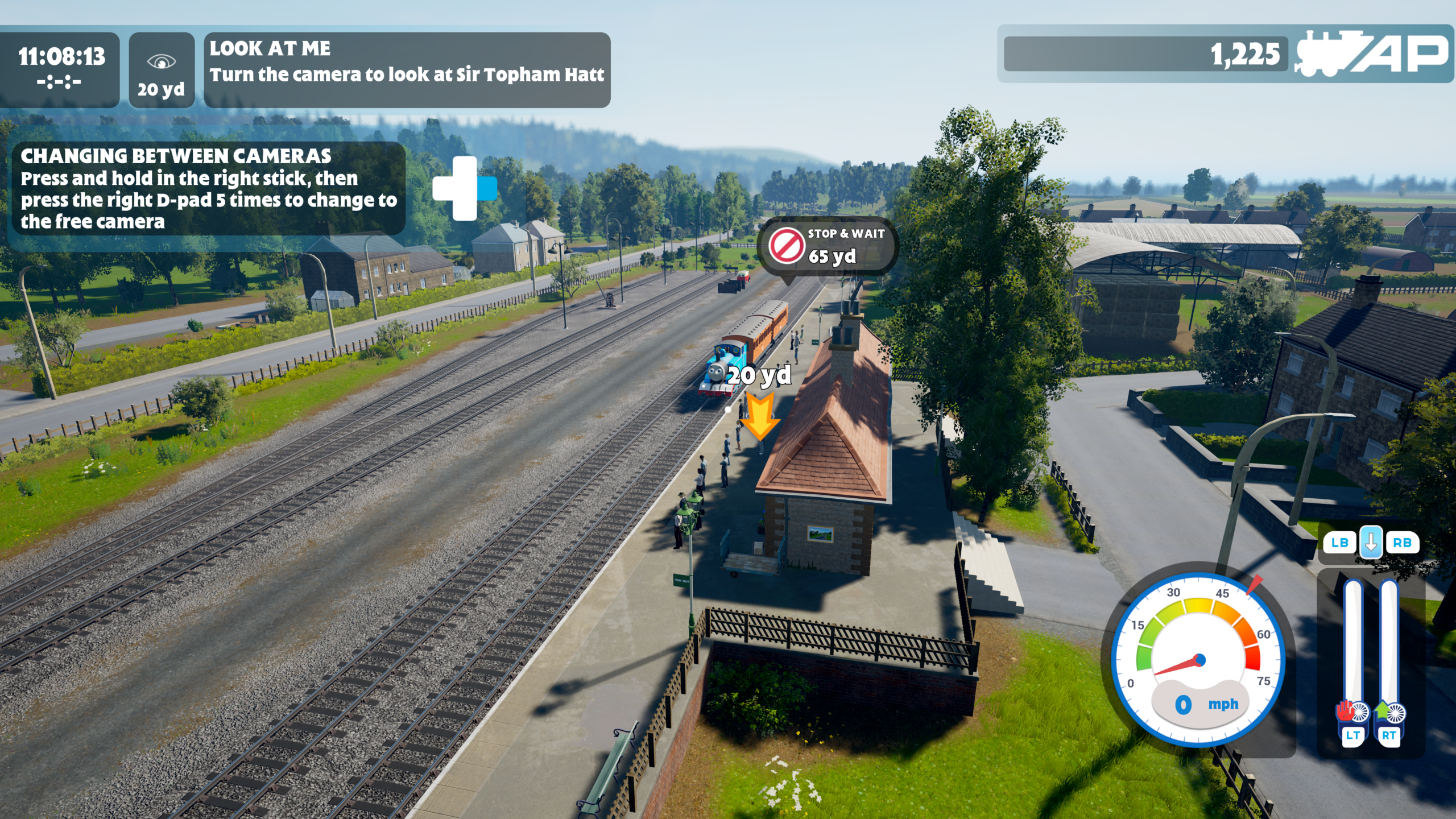Image resolution: width=1456 pixels, height=819 pixels.
Task: Select the Look At Me objective panel
Action: [x=407, y=69]
